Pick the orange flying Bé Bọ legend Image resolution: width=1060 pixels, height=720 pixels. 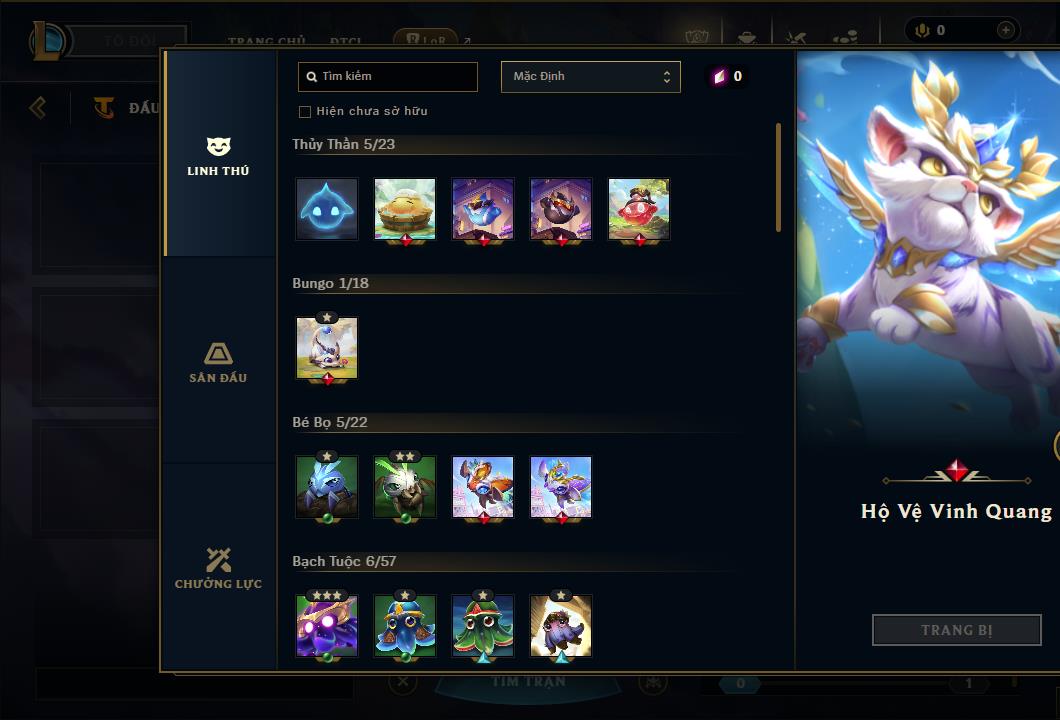483,487
